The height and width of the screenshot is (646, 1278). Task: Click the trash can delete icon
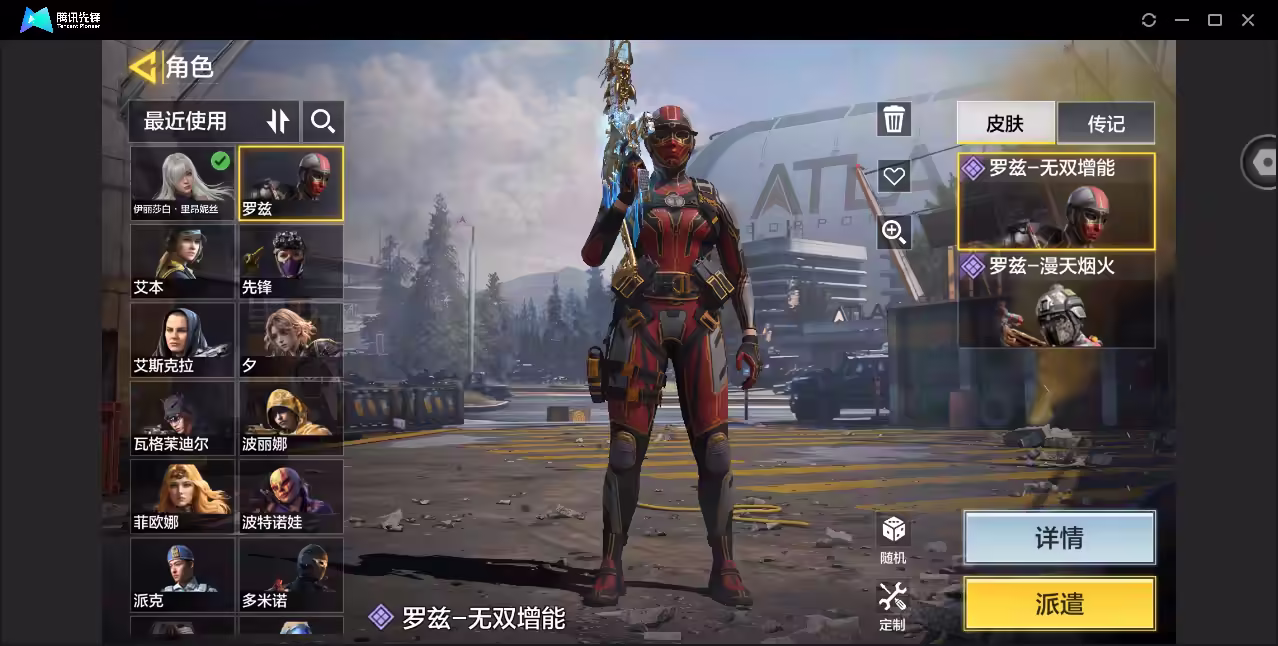pos(894,120)
